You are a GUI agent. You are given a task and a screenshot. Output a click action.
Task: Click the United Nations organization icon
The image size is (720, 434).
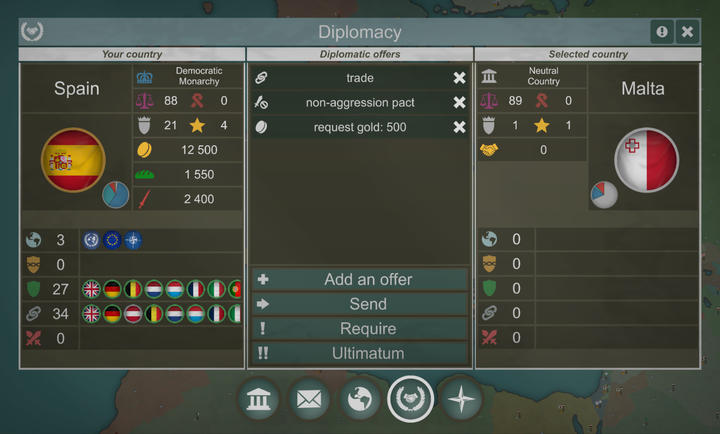click(91, 240)
